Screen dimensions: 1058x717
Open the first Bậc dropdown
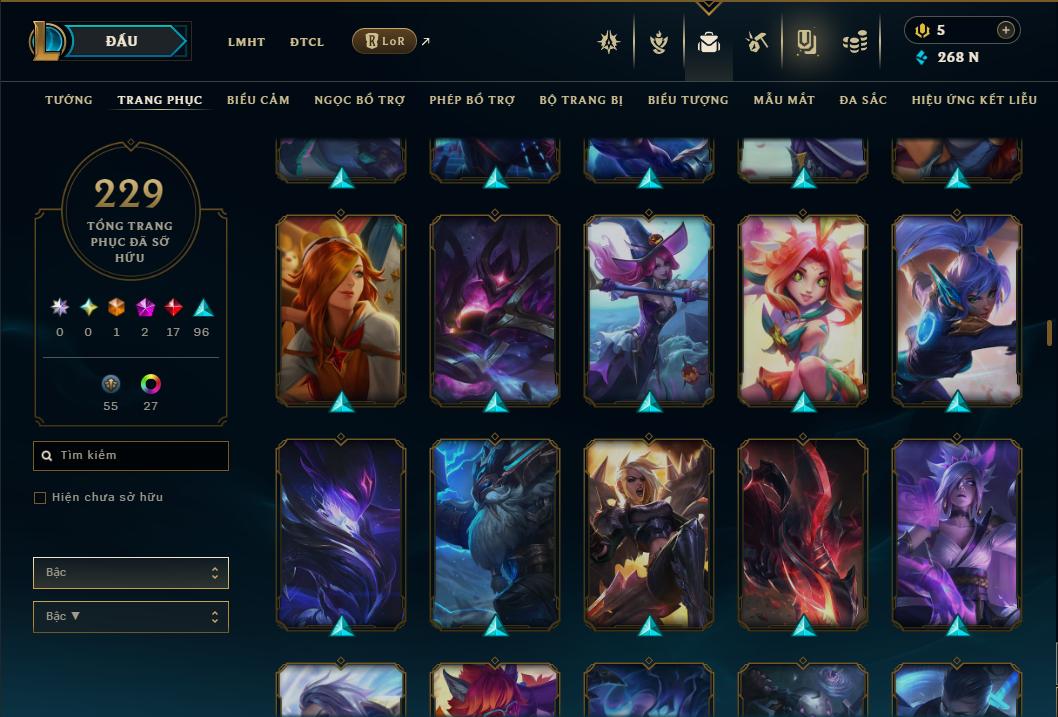point(131,573)
